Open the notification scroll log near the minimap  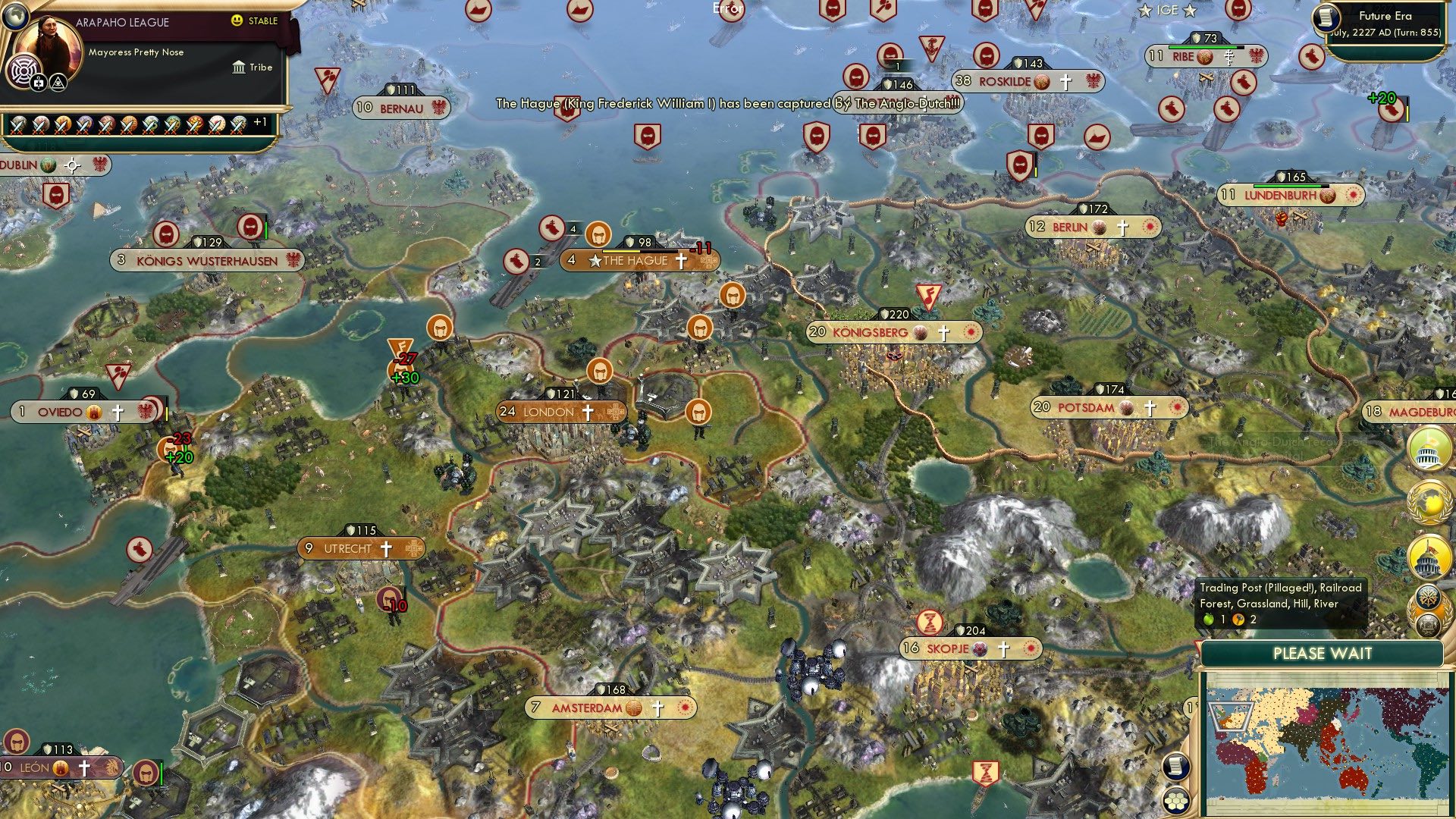click(x=1176, y=766)
